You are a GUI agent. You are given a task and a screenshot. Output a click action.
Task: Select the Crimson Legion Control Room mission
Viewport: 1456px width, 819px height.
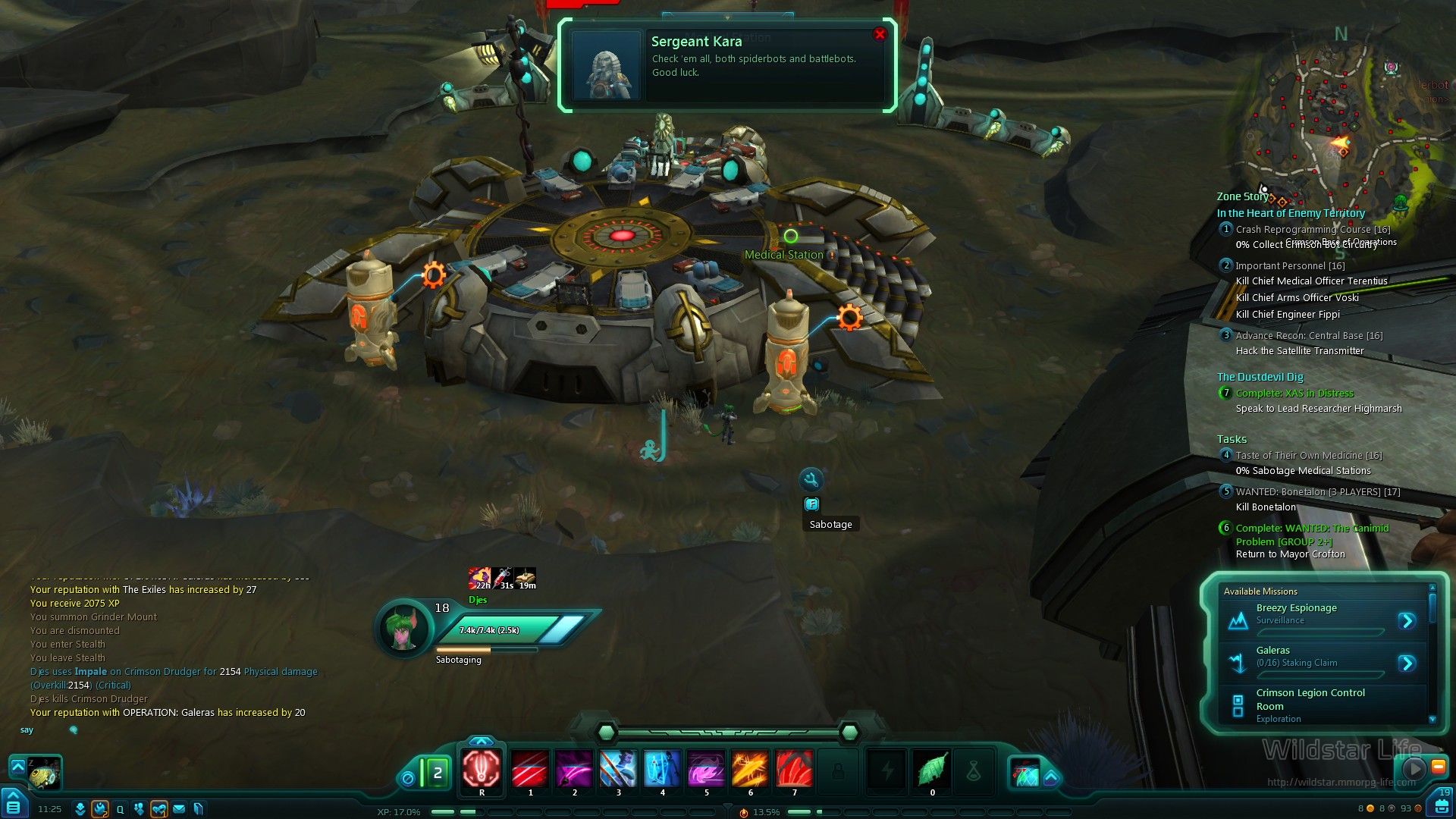pyautogui.click(x=1310, y=699)
